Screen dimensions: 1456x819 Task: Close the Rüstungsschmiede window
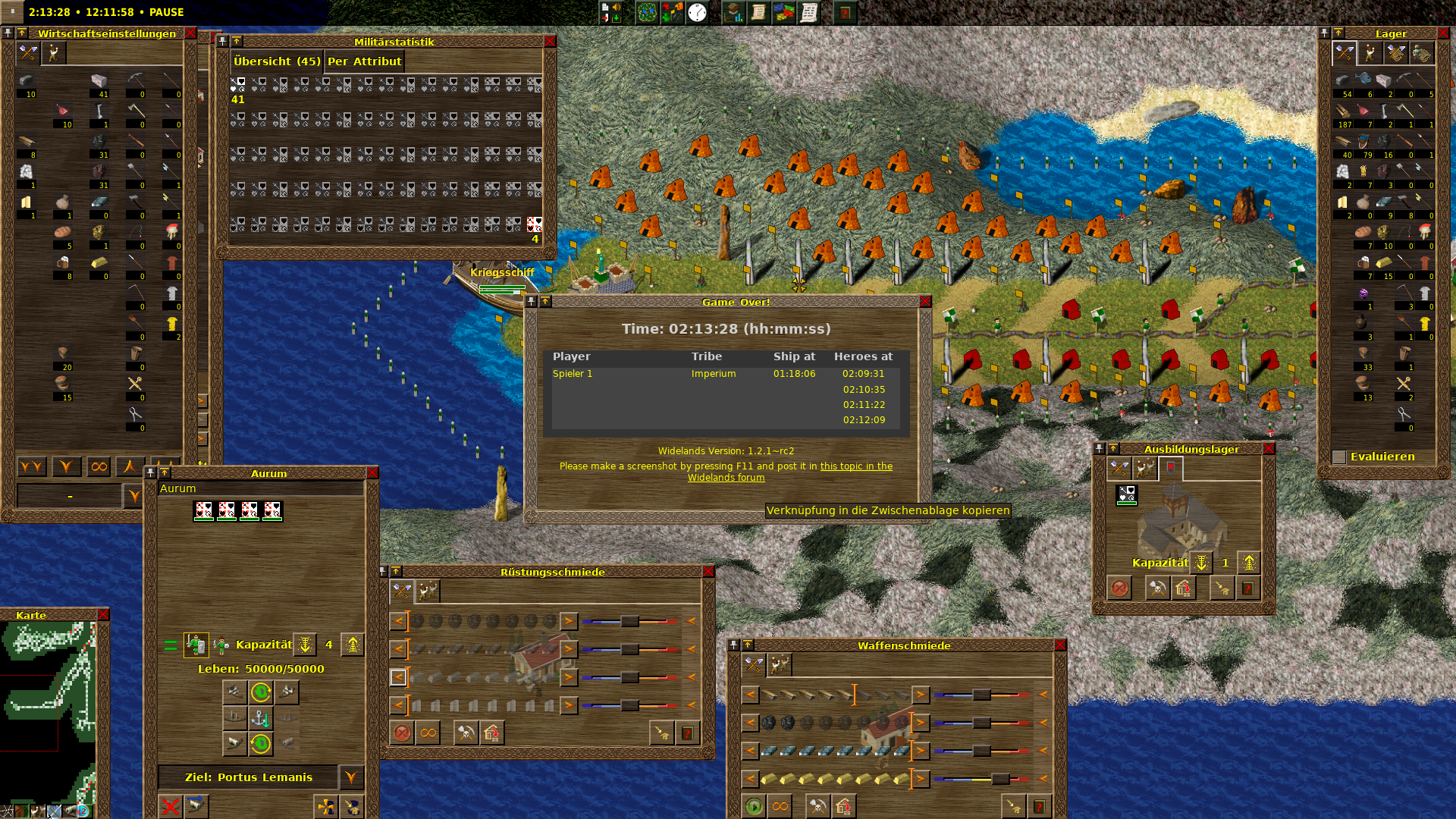(708, 572)
